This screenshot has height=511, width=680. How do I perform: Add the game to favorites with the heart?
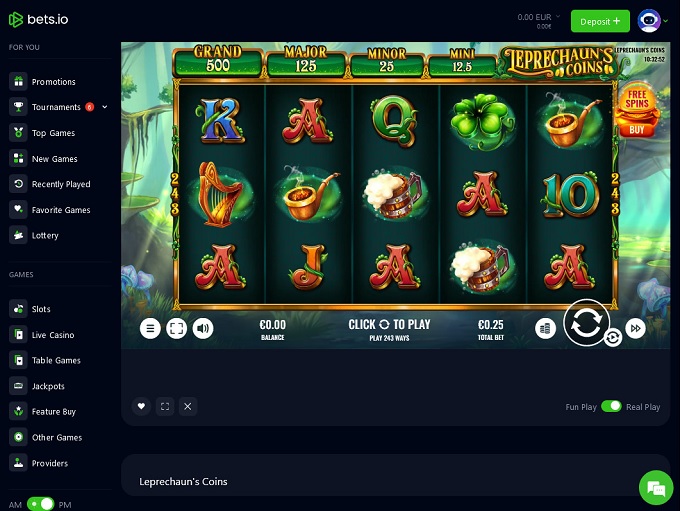pyautogui.click(x=141, y=406)
